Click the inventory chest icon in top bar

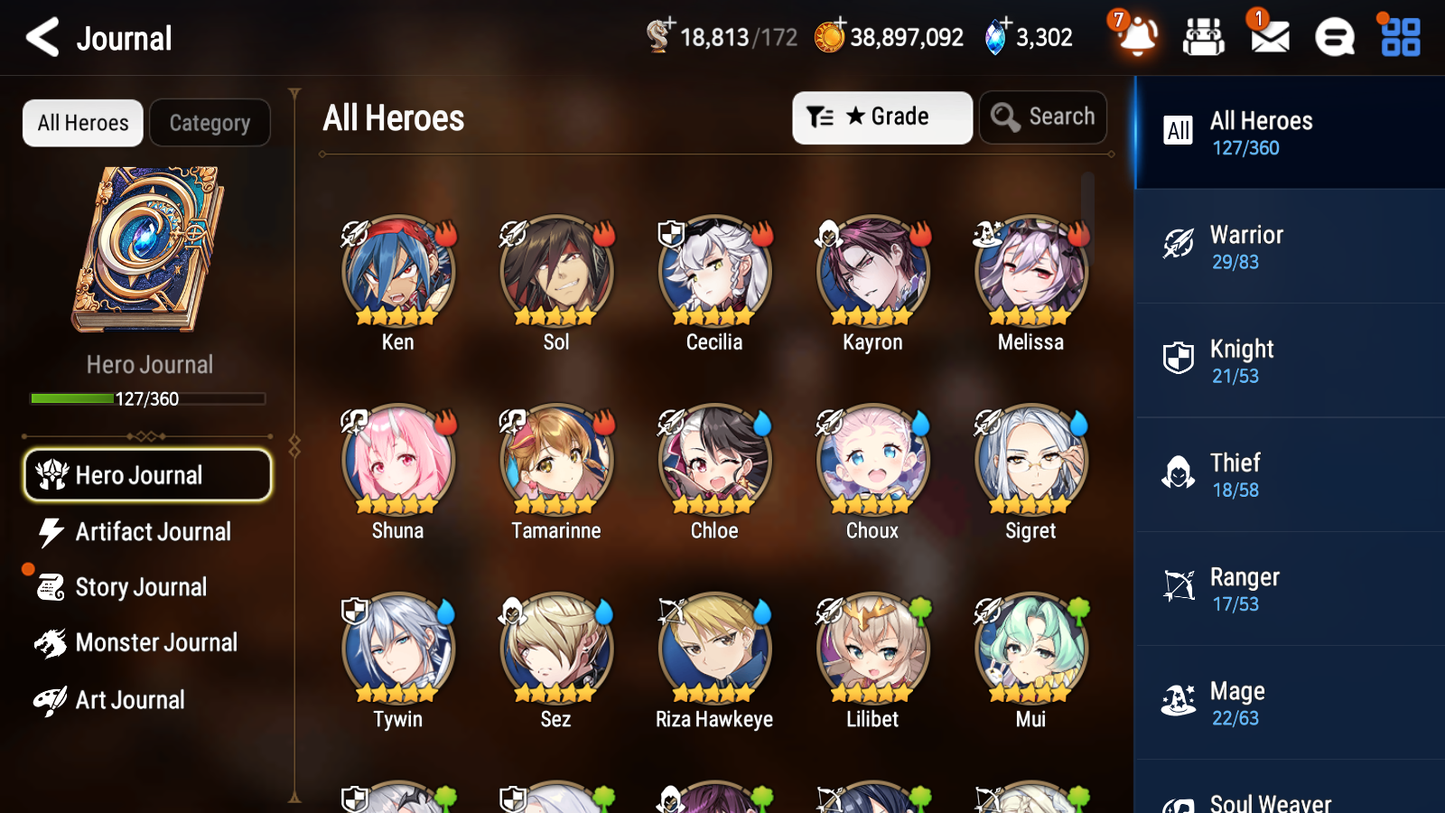1203,36
